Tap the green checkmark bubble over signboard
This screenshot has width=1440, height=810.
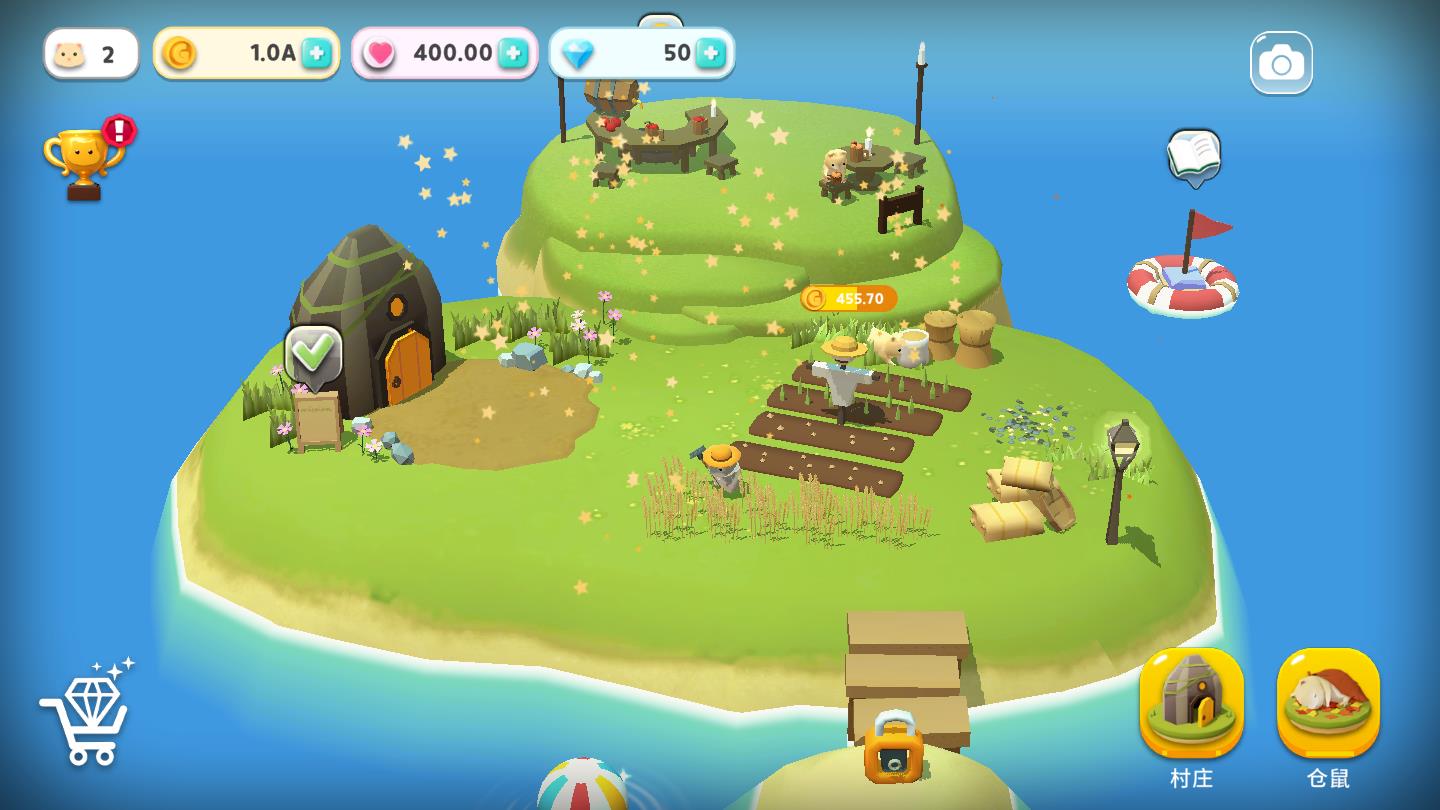(x=314, y=354)
